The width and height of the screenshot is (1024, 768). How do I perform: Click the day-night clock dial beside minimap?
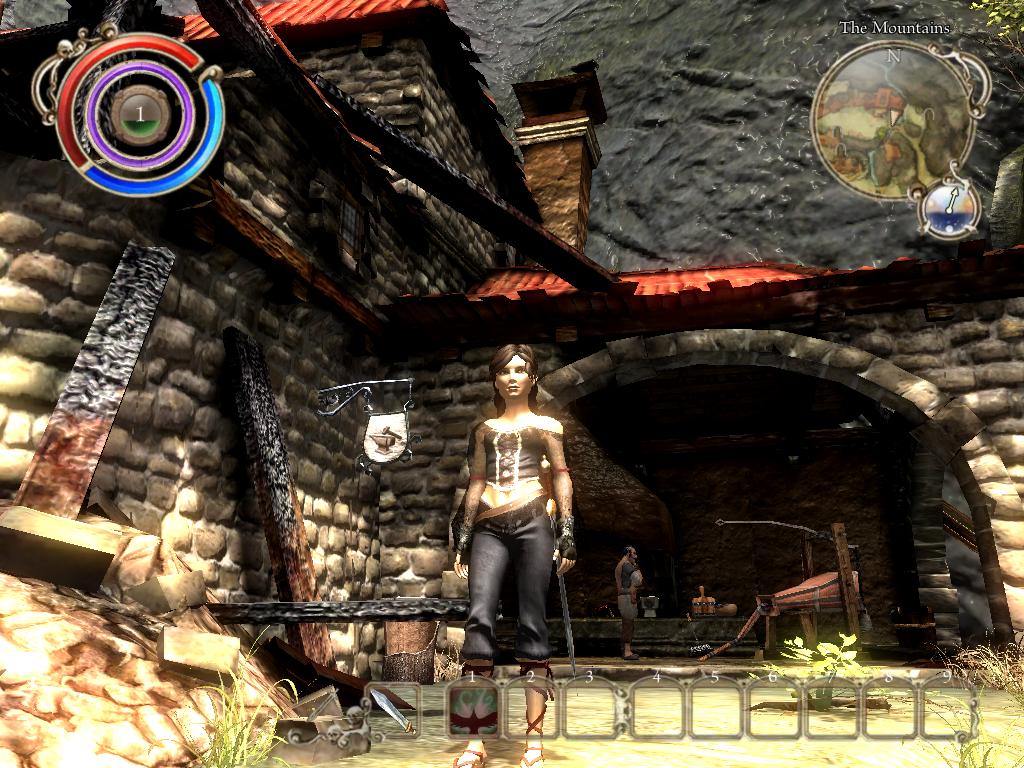(x=945, y=207)
